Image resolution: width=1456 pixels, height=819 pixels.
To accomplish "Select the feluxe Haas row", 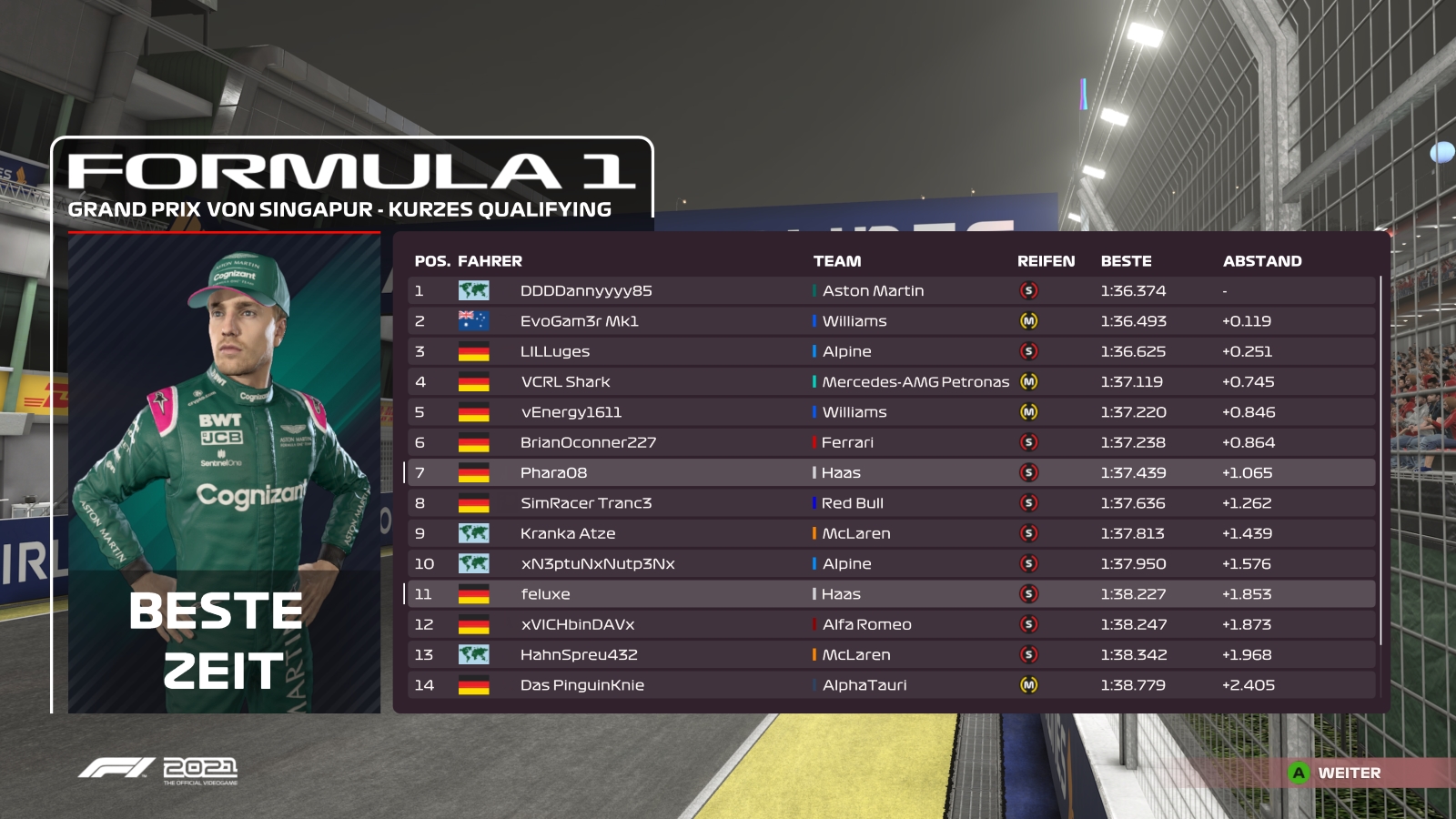I will click(x=890, y=594).
